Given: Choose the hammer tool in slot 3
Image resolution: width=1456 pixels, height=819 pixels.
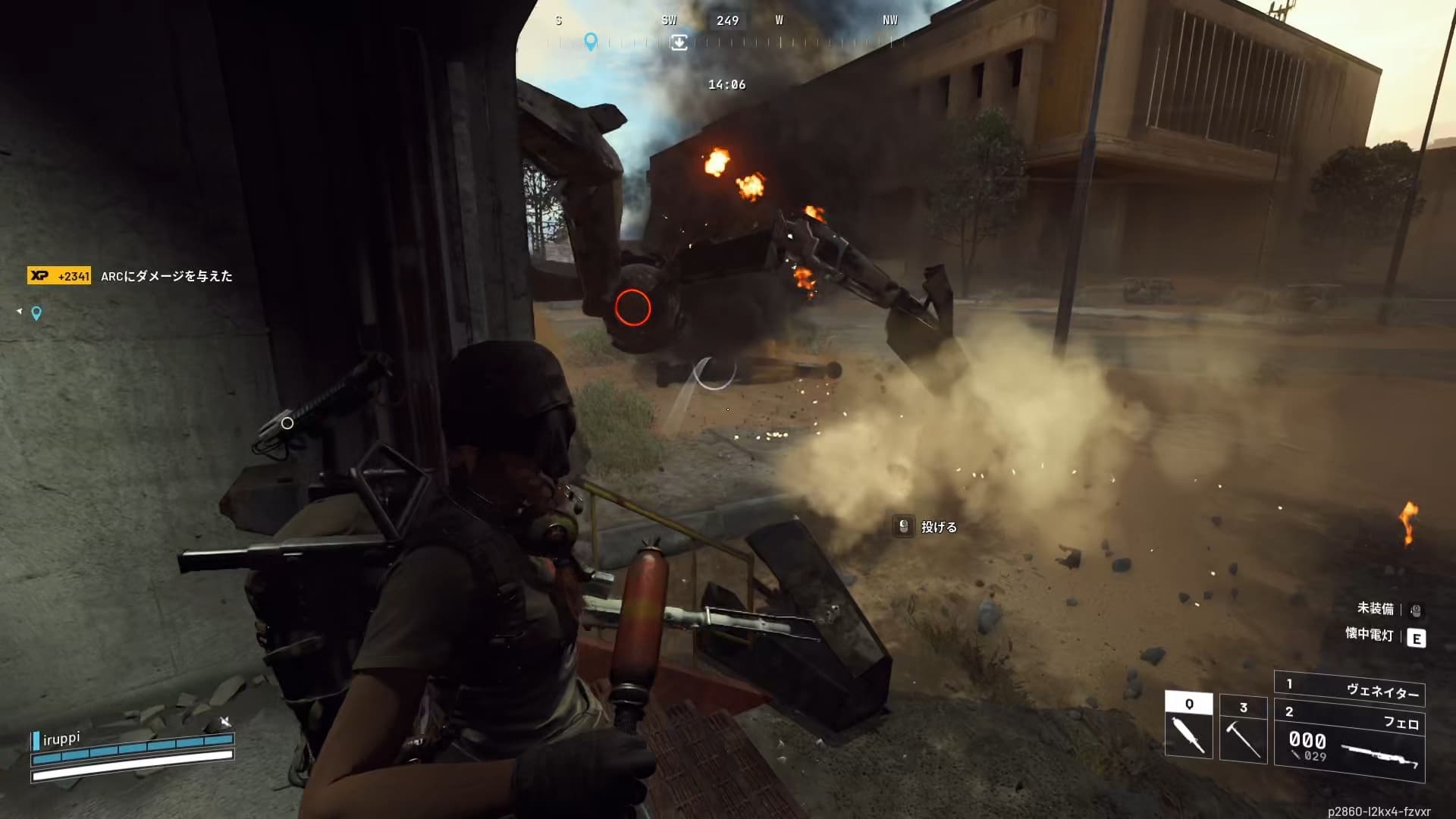Looking at the screenshot, I should (1243, 730).
